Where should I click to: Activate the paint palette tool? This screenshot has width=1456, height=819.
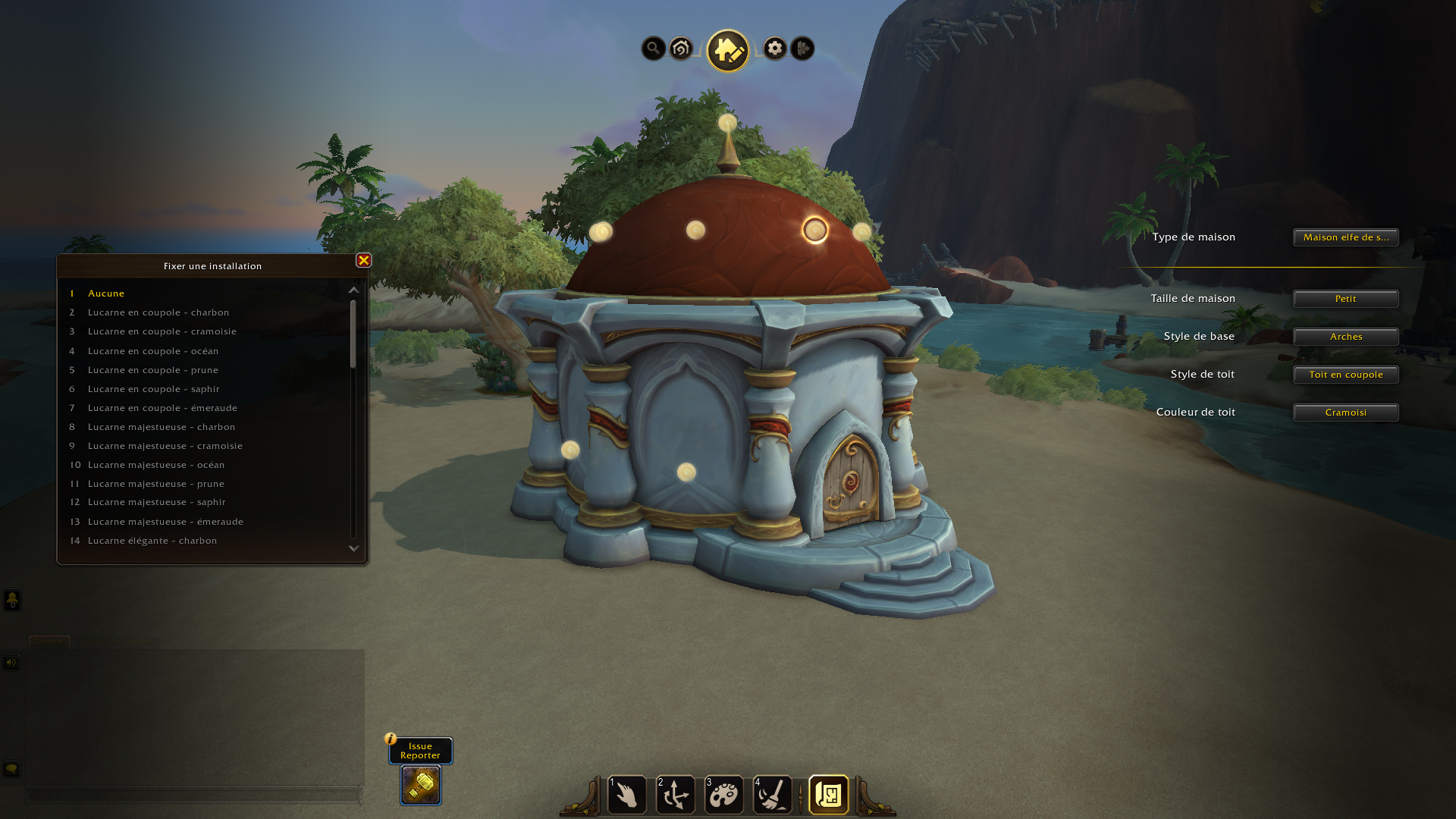pos(724,795)
